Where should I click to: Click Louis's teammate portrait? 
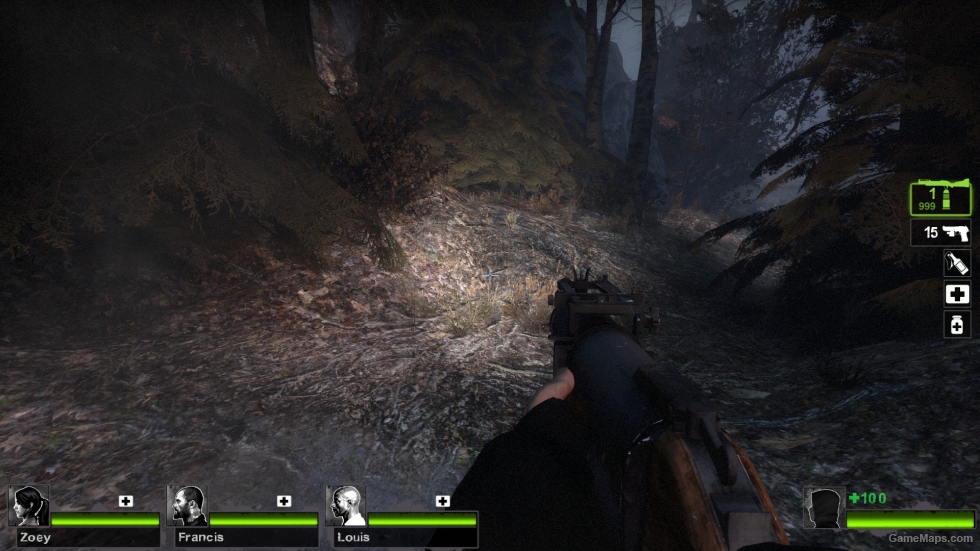tap(346, 506)
